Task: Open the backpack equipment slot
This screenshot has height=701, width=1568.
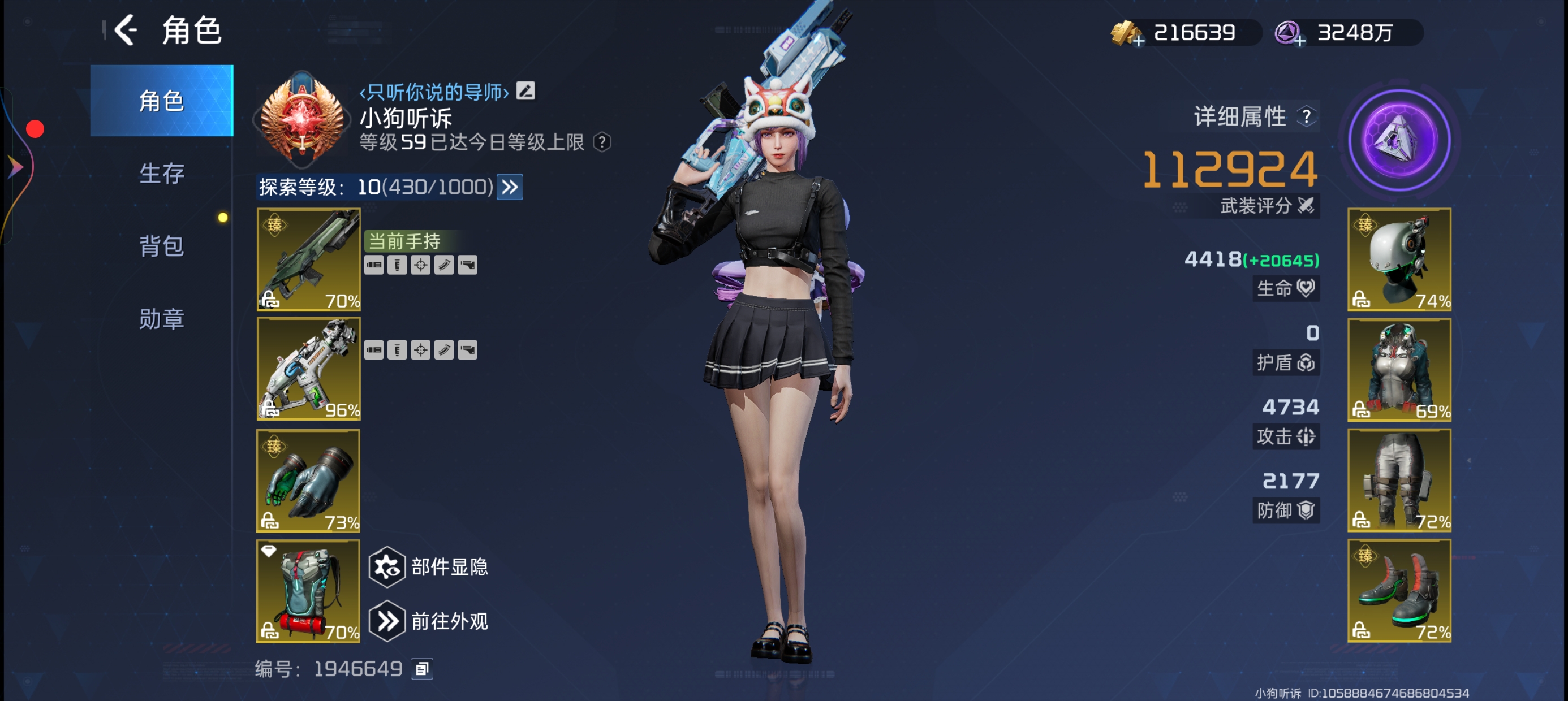Action: click(x=308, y=591)
